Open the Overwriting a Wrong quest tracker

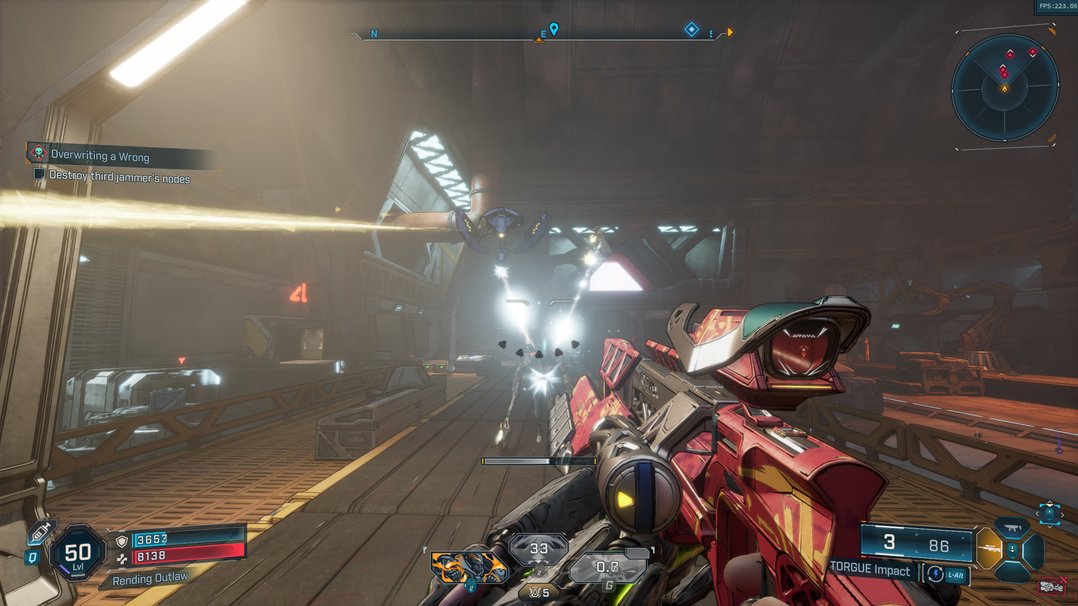pyautogui.click(x=100, y=155)
